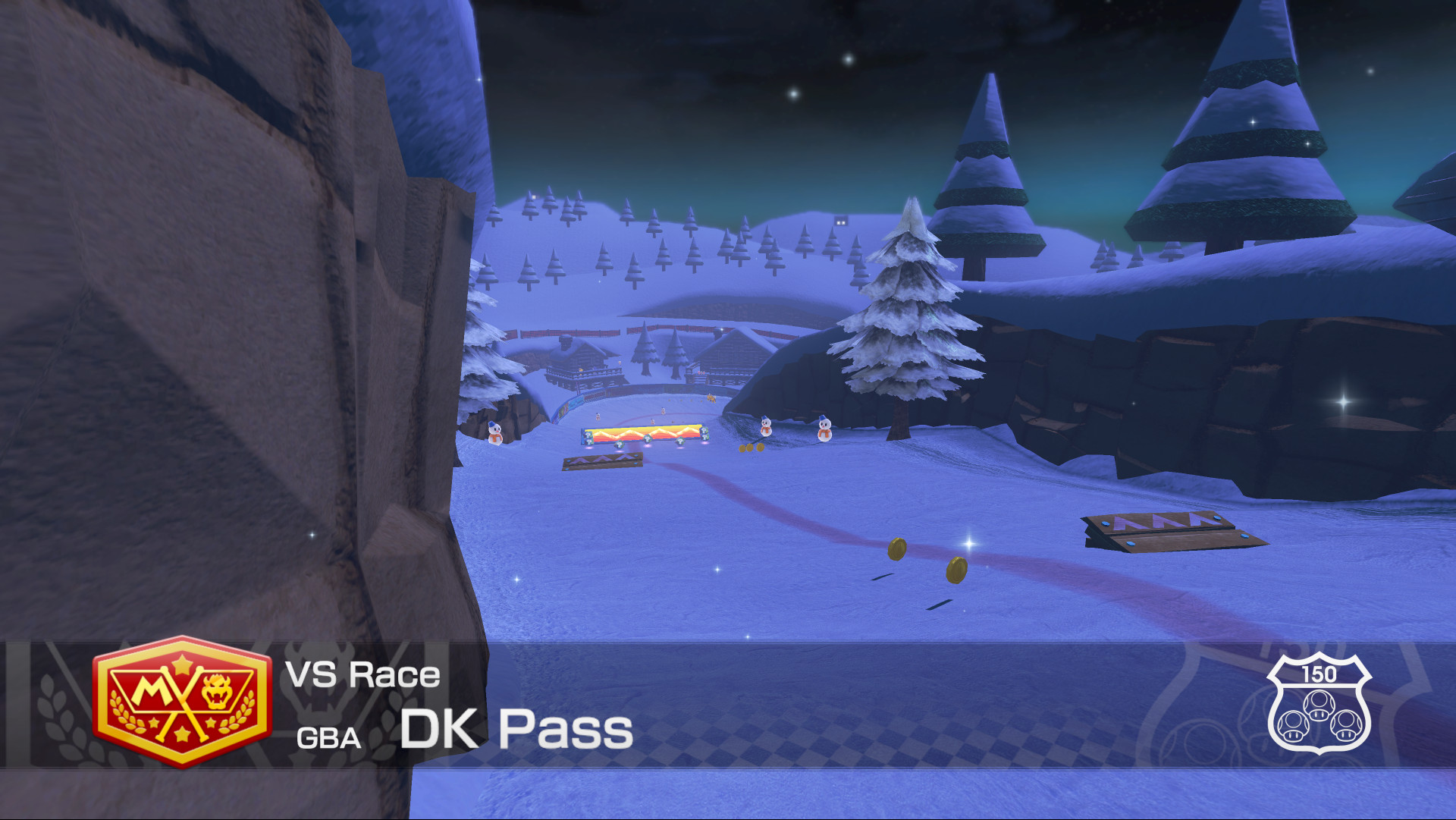This screenshot has height=820, width=1456.
Task: Click the VS Race mode label
Action: coord(362,675)
